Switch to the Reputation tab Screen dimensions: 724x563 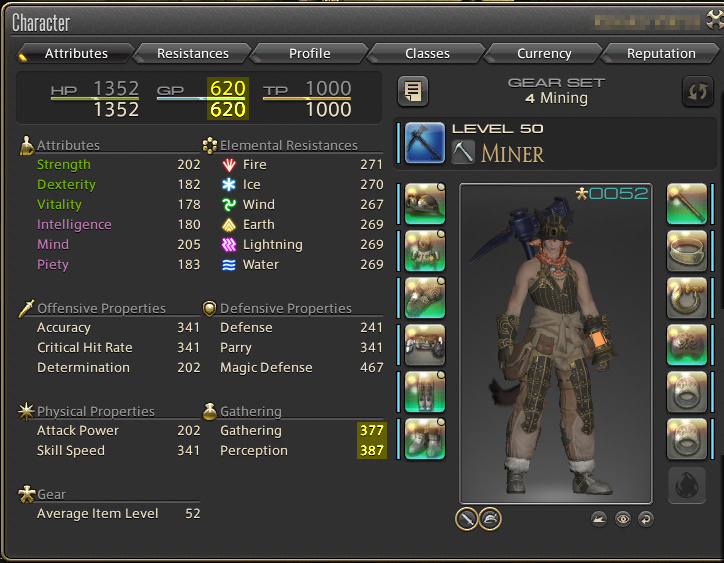[x=661, y=53]
